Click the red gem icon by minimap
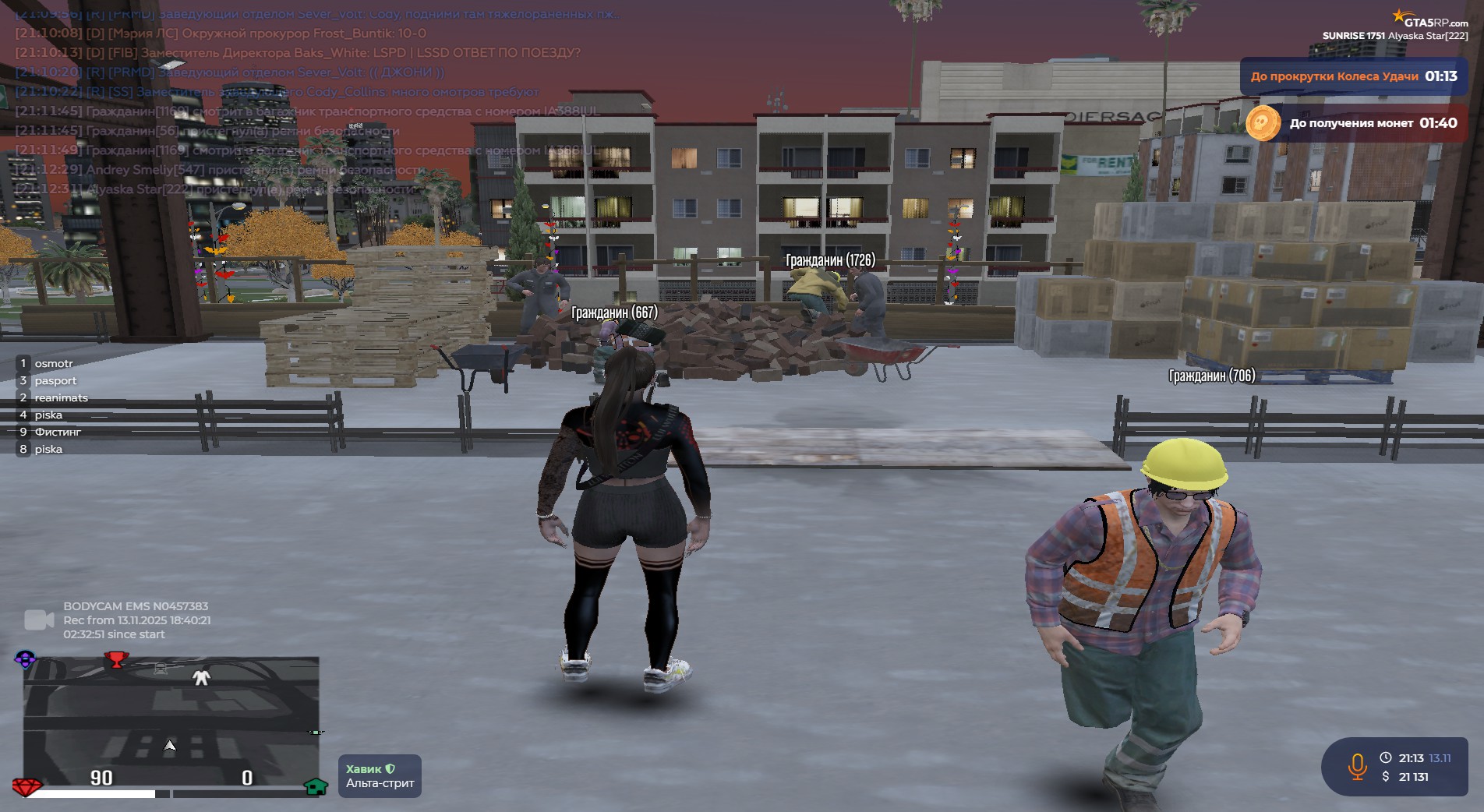Image resolution: width=1484 pixels, height=812 pixels. 26,786
